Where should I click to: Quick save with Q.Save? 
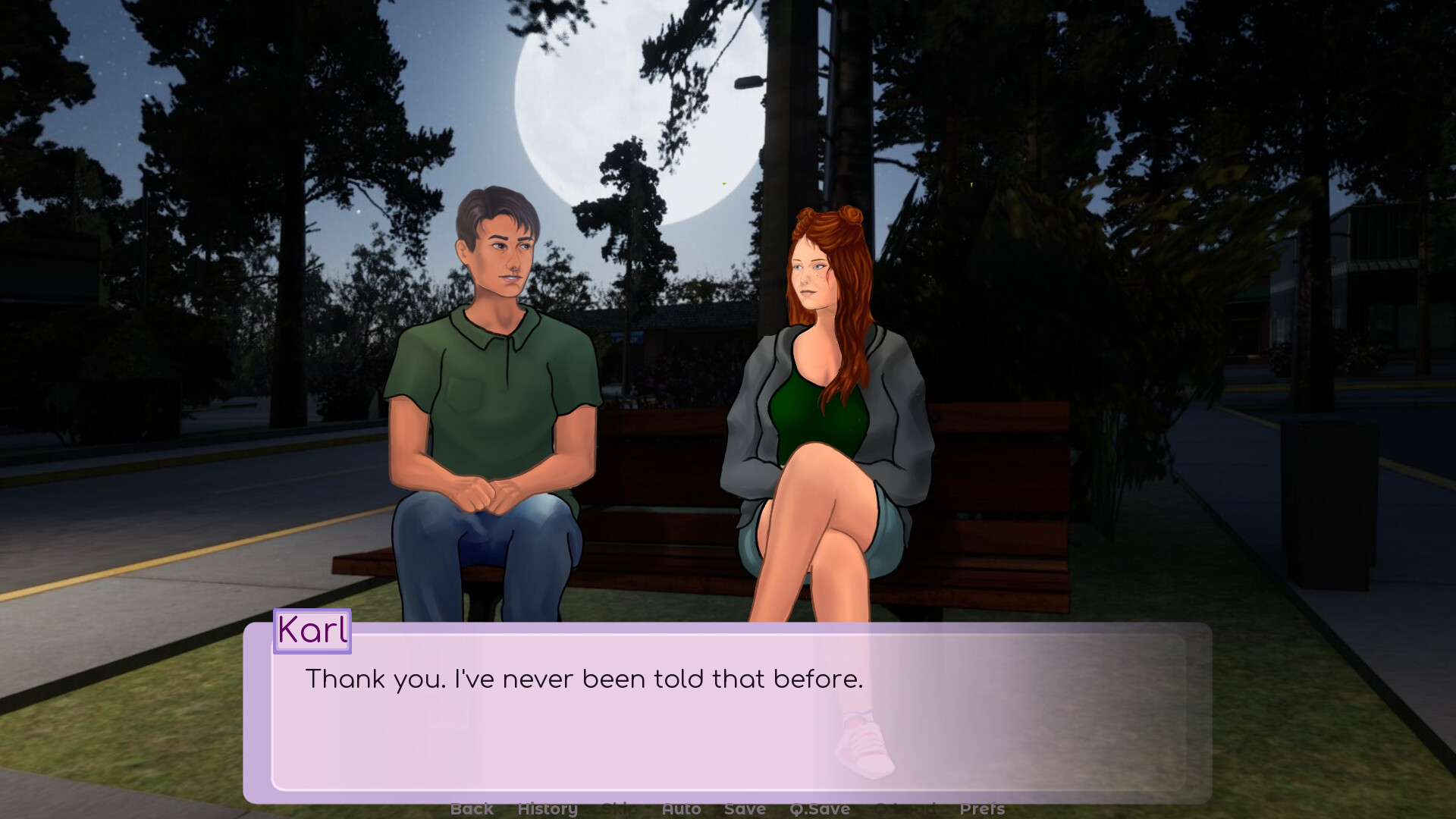[819, 809]
